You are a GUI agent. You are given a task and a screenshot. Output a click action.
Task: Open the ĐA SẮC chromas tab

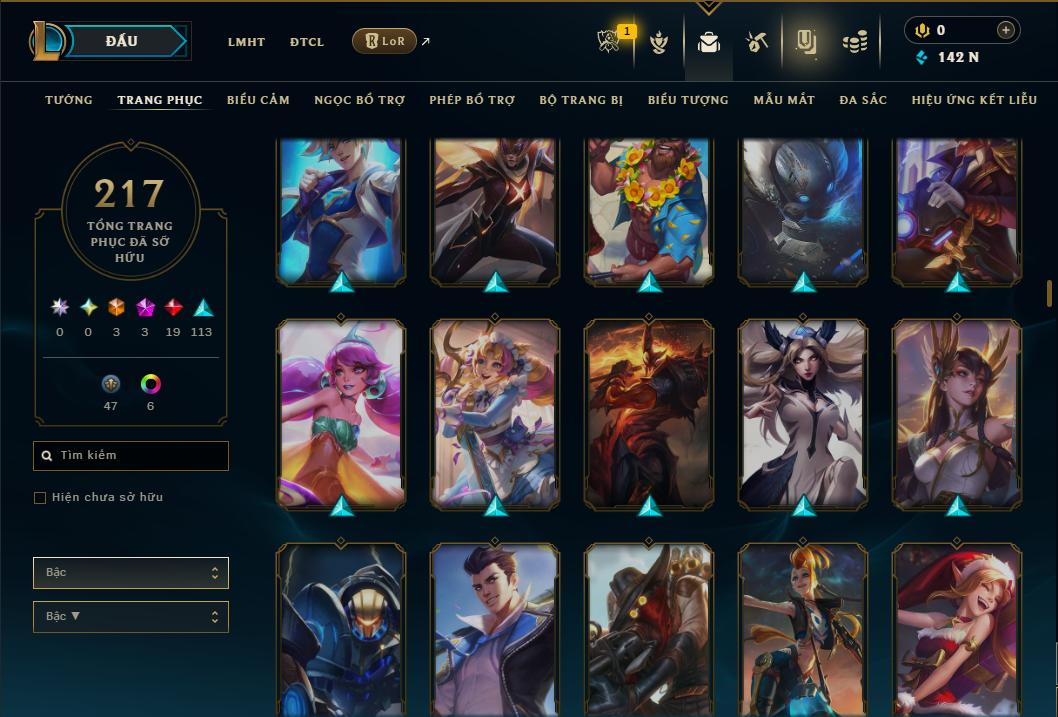tap(863, 100)
